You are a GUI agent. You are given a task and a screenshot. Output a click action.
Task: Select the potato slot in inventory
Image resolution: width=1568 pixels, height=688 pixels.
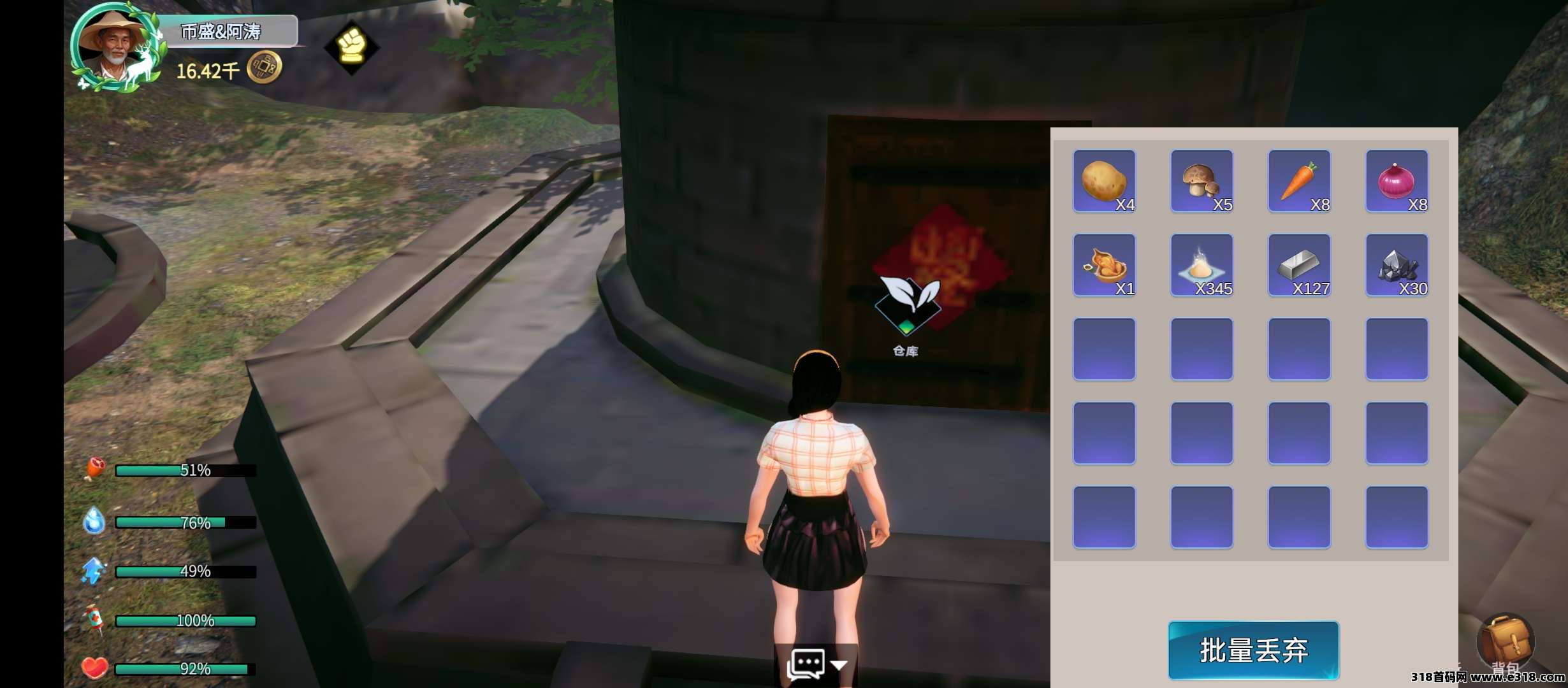pos(1104,181)
